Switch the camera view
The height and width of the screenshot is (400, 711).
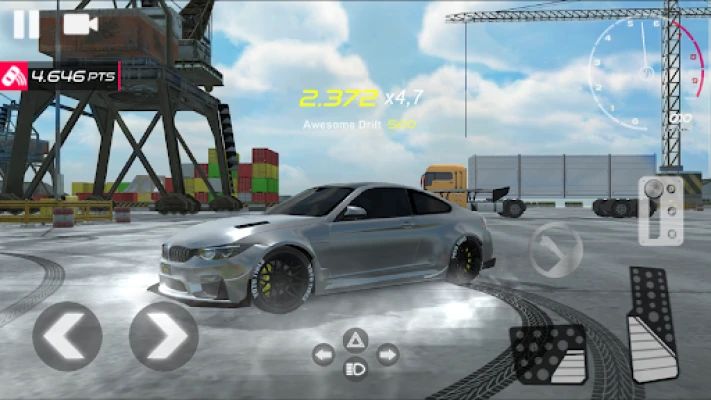click(78, 24)
